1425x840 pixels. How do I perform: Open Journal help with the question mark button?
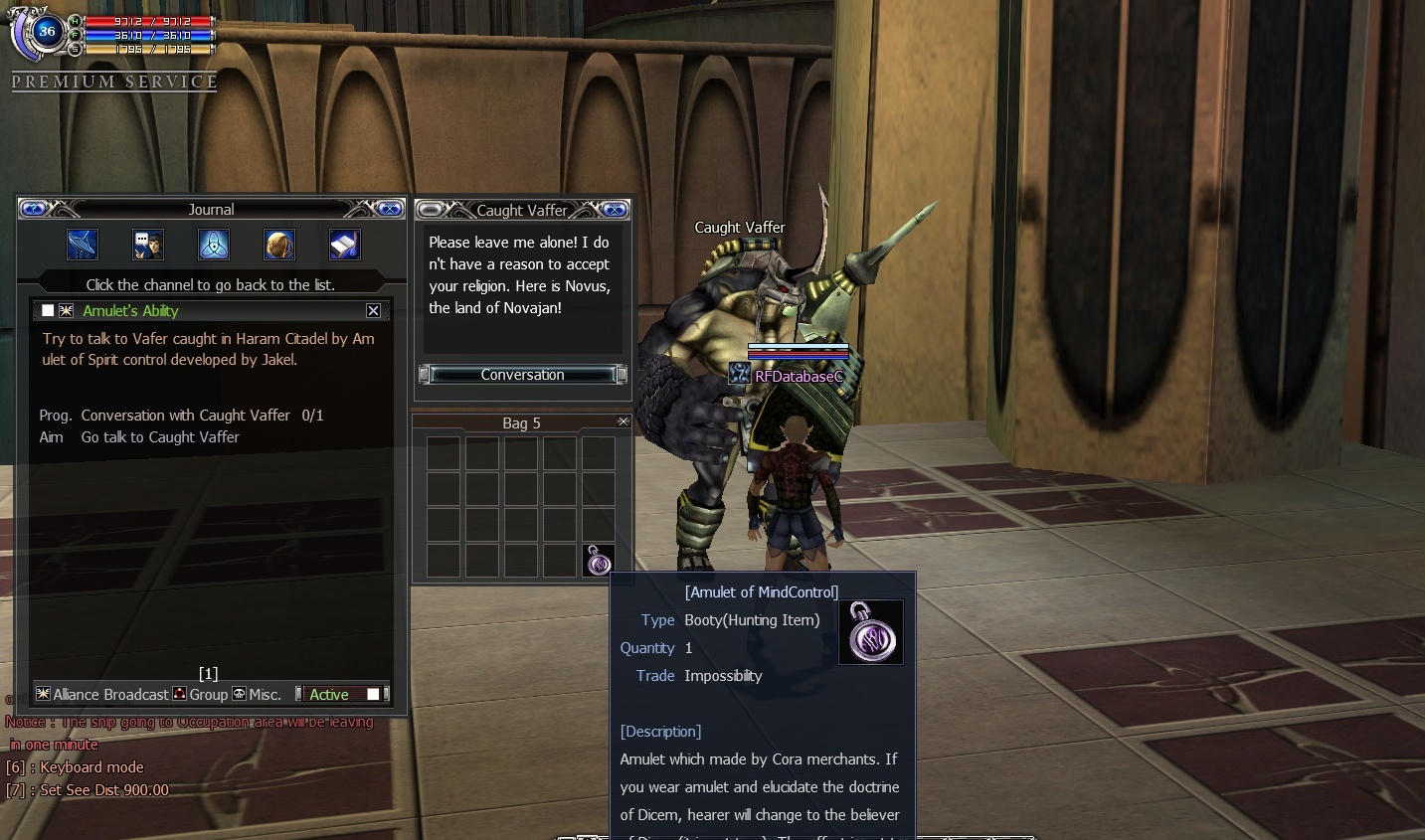point(33,209)
